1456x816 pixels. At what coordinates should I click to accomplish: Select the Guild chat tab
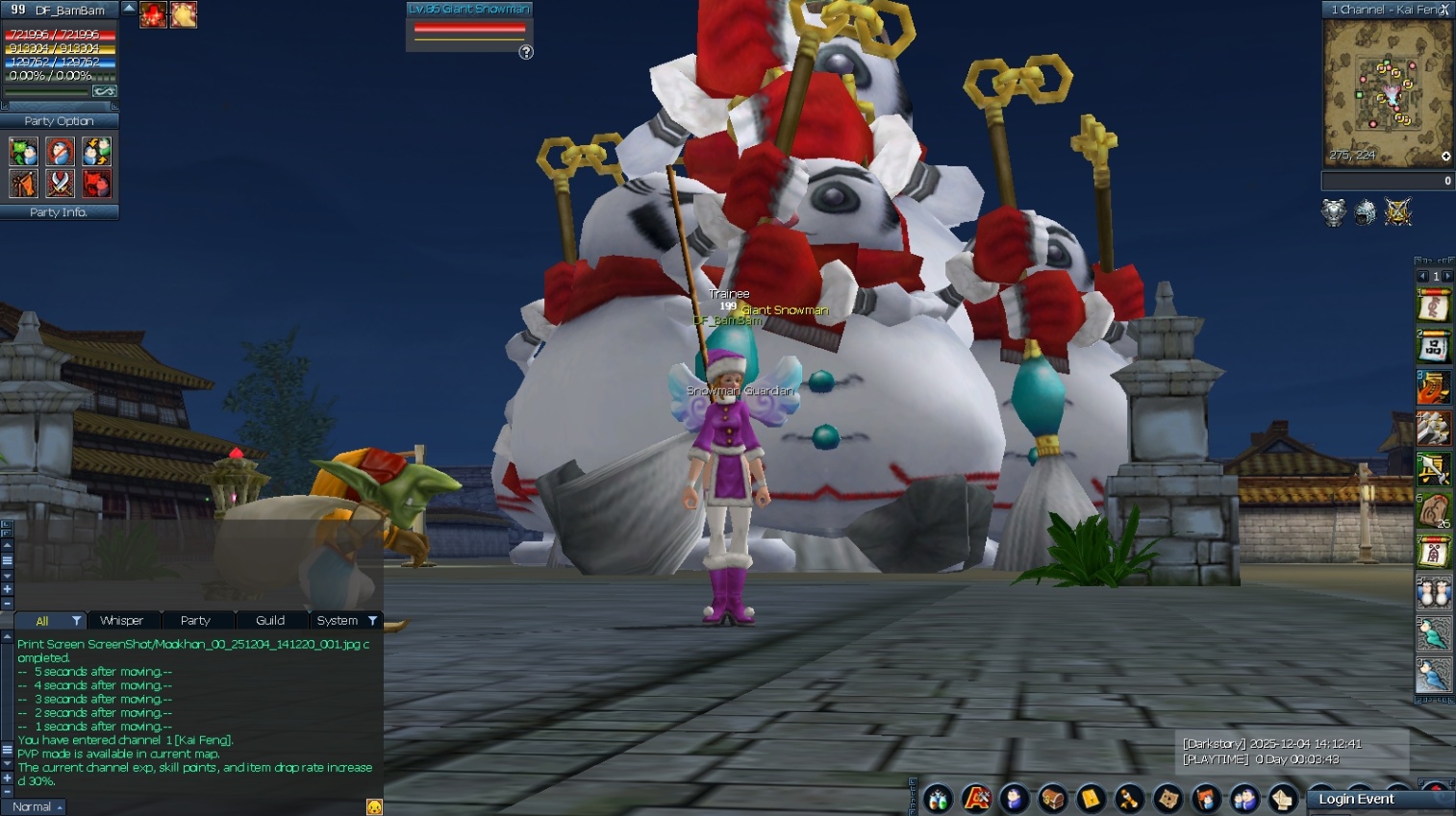pos(270,621)
